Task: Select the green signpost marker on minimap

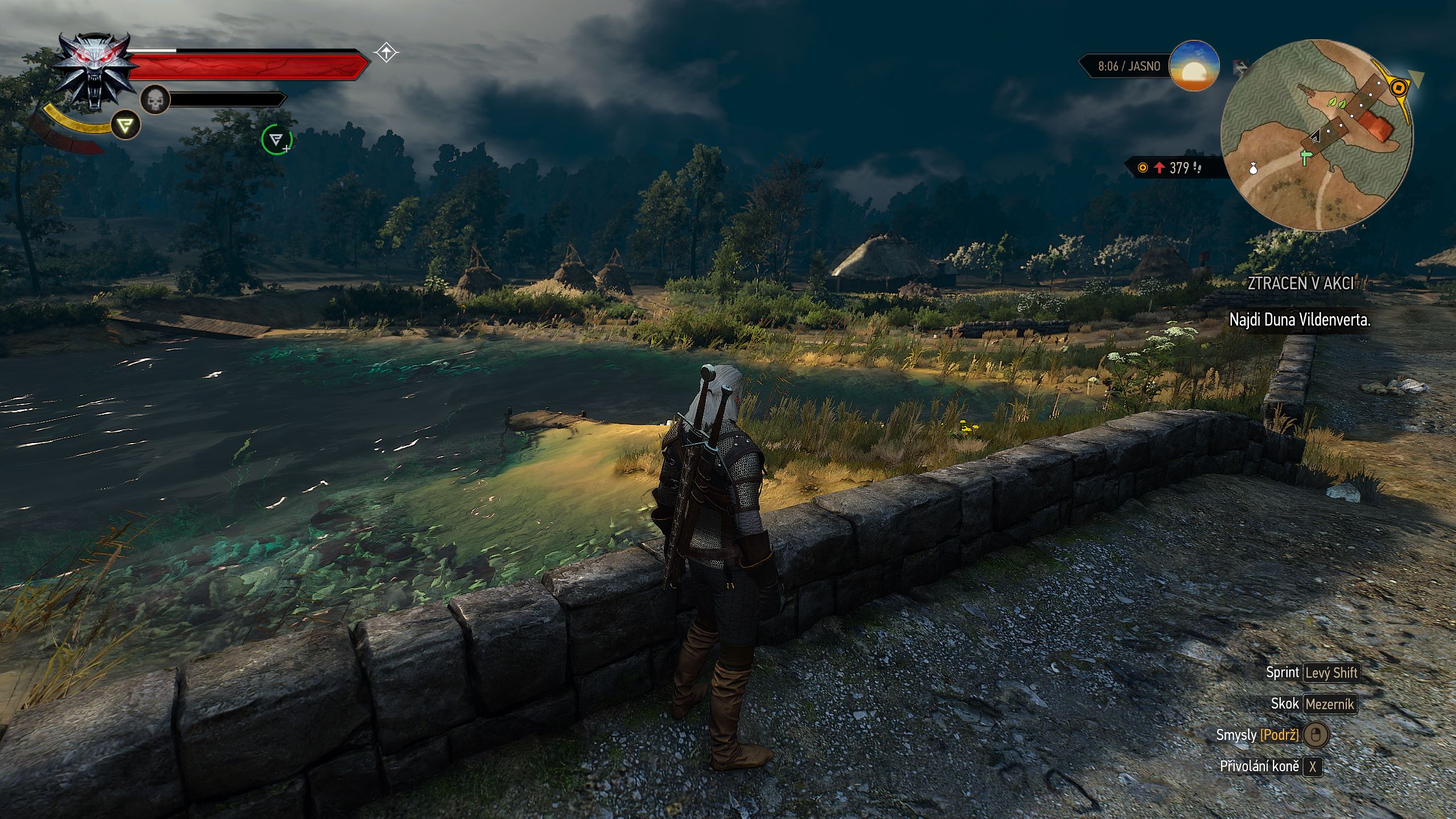Action: [1305, 157]
